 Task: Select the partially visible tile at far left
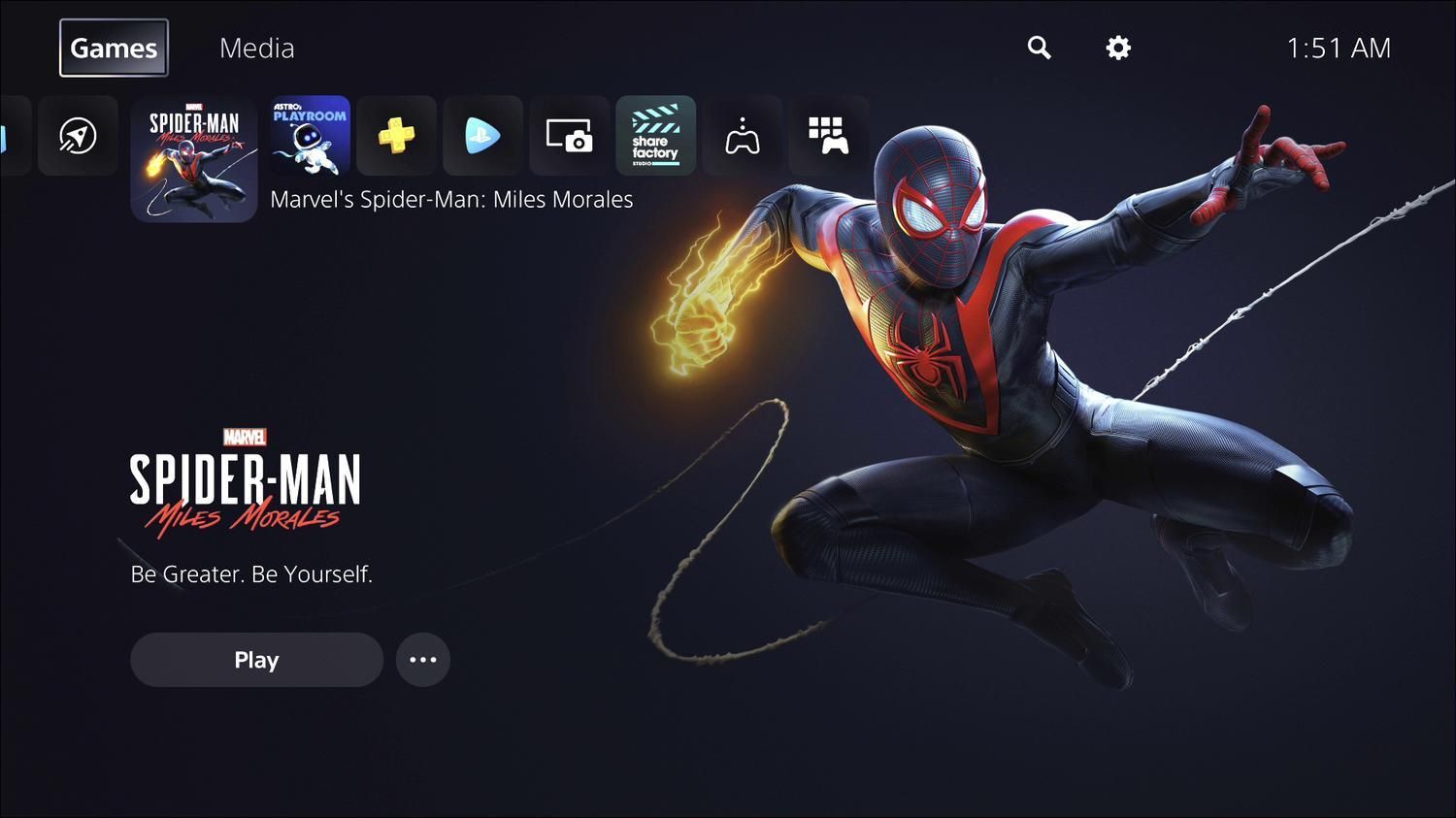(8, 136)
